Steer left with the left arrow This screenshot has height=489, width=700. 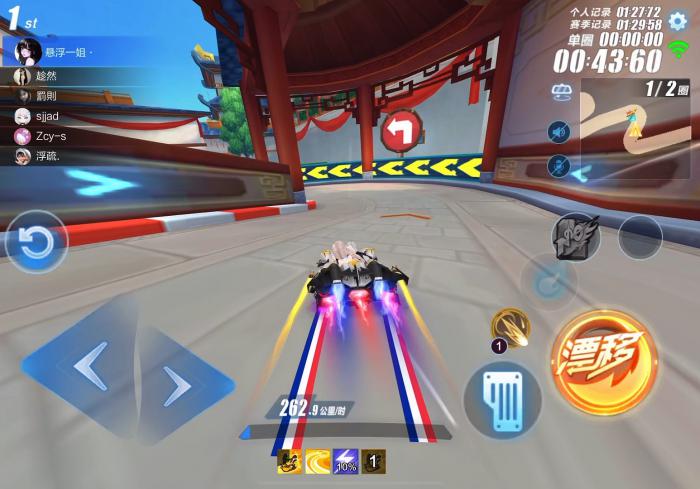point(90,369)
